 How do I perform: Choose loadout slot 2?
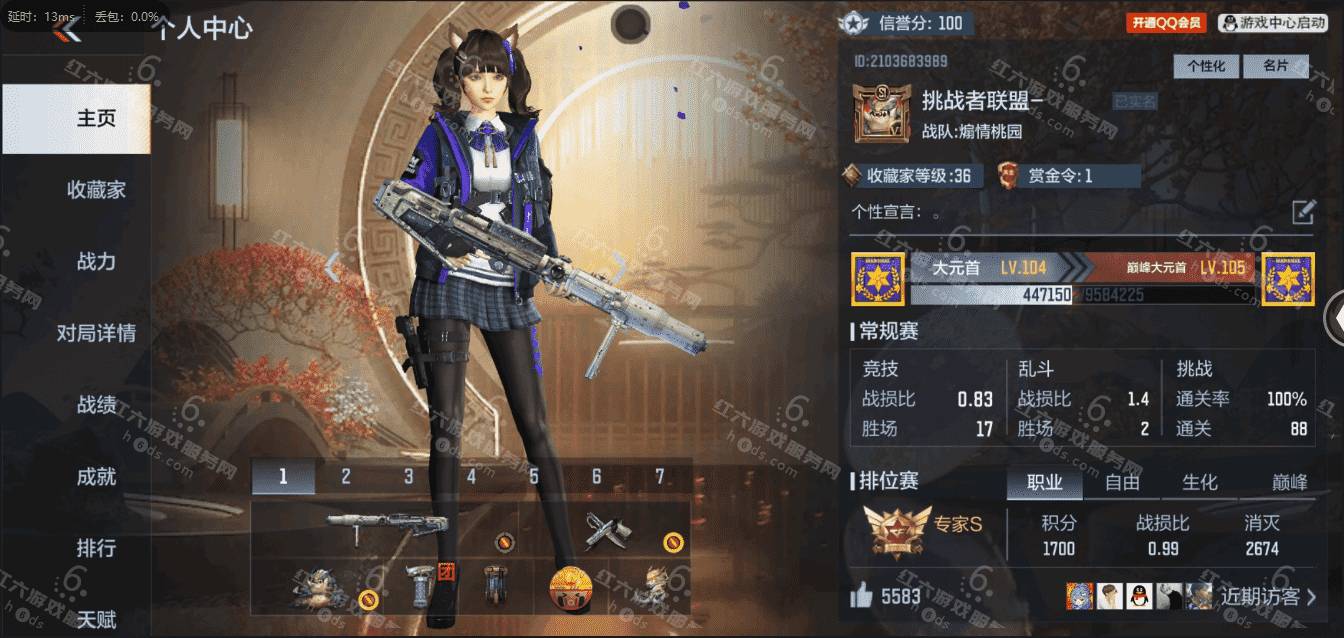[346, 477]
